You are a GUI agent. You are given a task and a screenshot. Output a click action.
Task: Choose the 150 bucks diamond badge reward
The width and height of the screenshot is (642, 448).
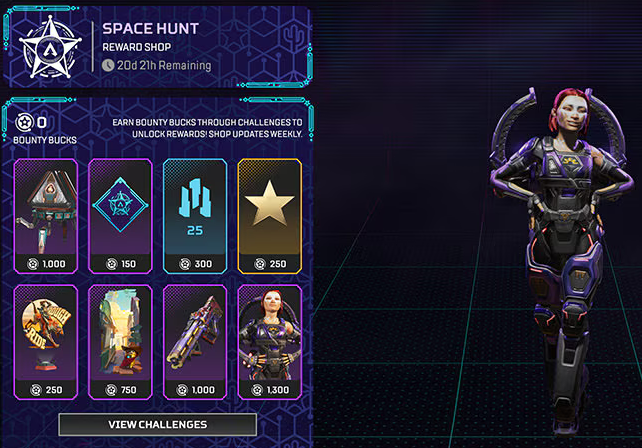click(120, 215)
